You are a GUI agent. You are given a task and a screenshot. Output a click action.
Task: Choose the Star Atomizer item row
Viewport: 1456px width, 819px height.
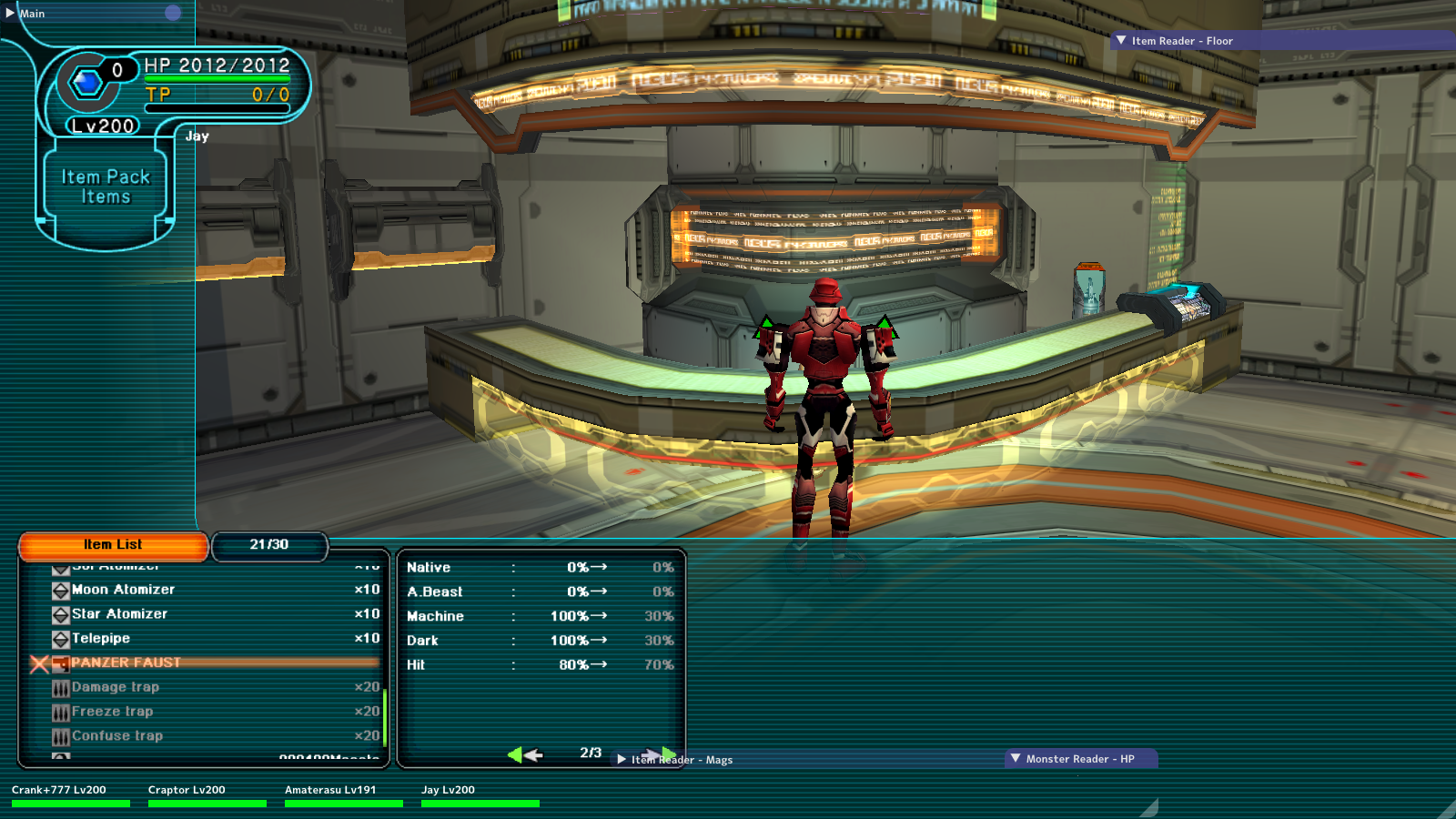(x=119, y=614)
